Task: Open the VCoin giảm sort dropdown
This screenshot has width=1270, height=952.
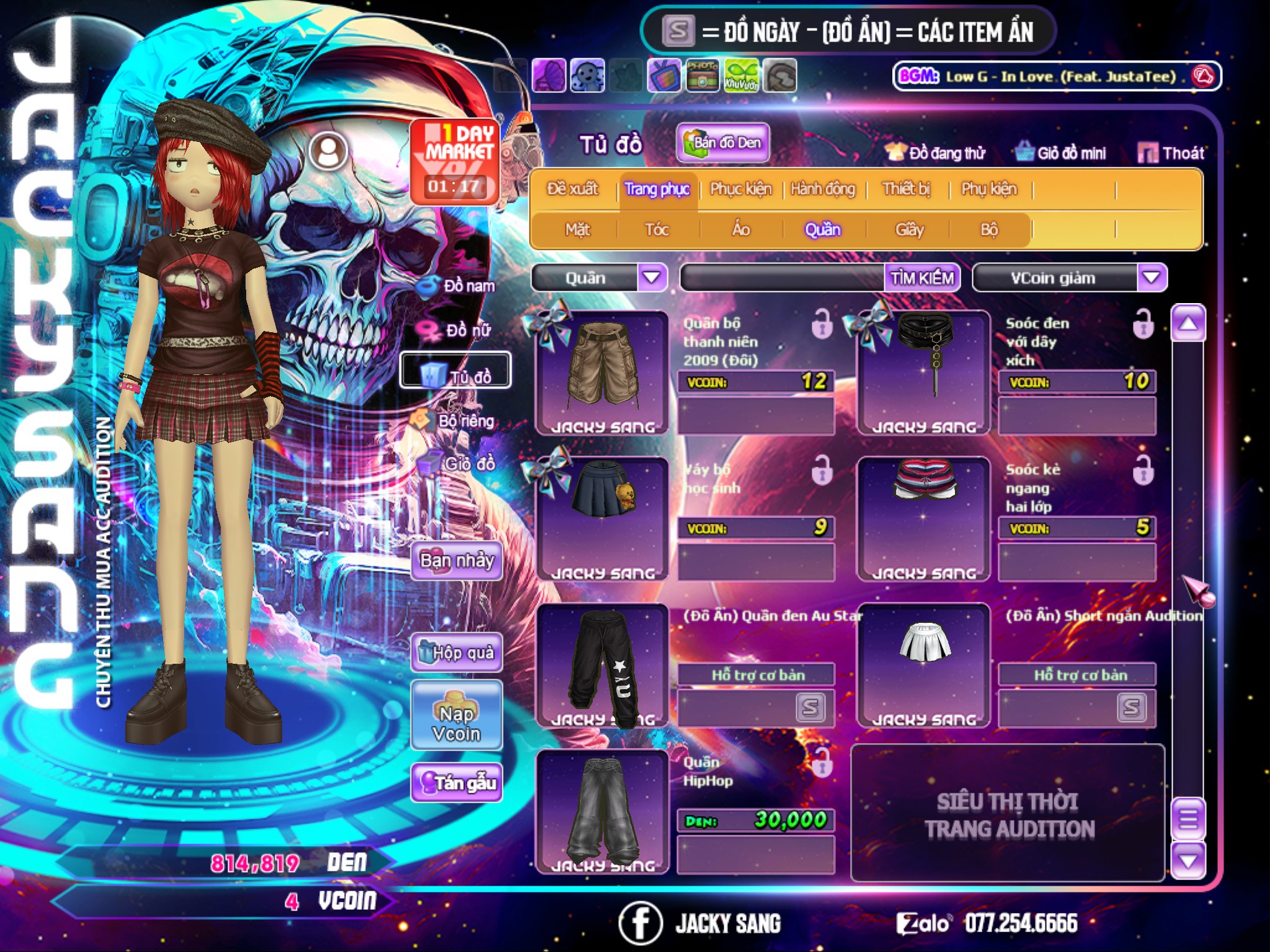Action: point(1152,278)
